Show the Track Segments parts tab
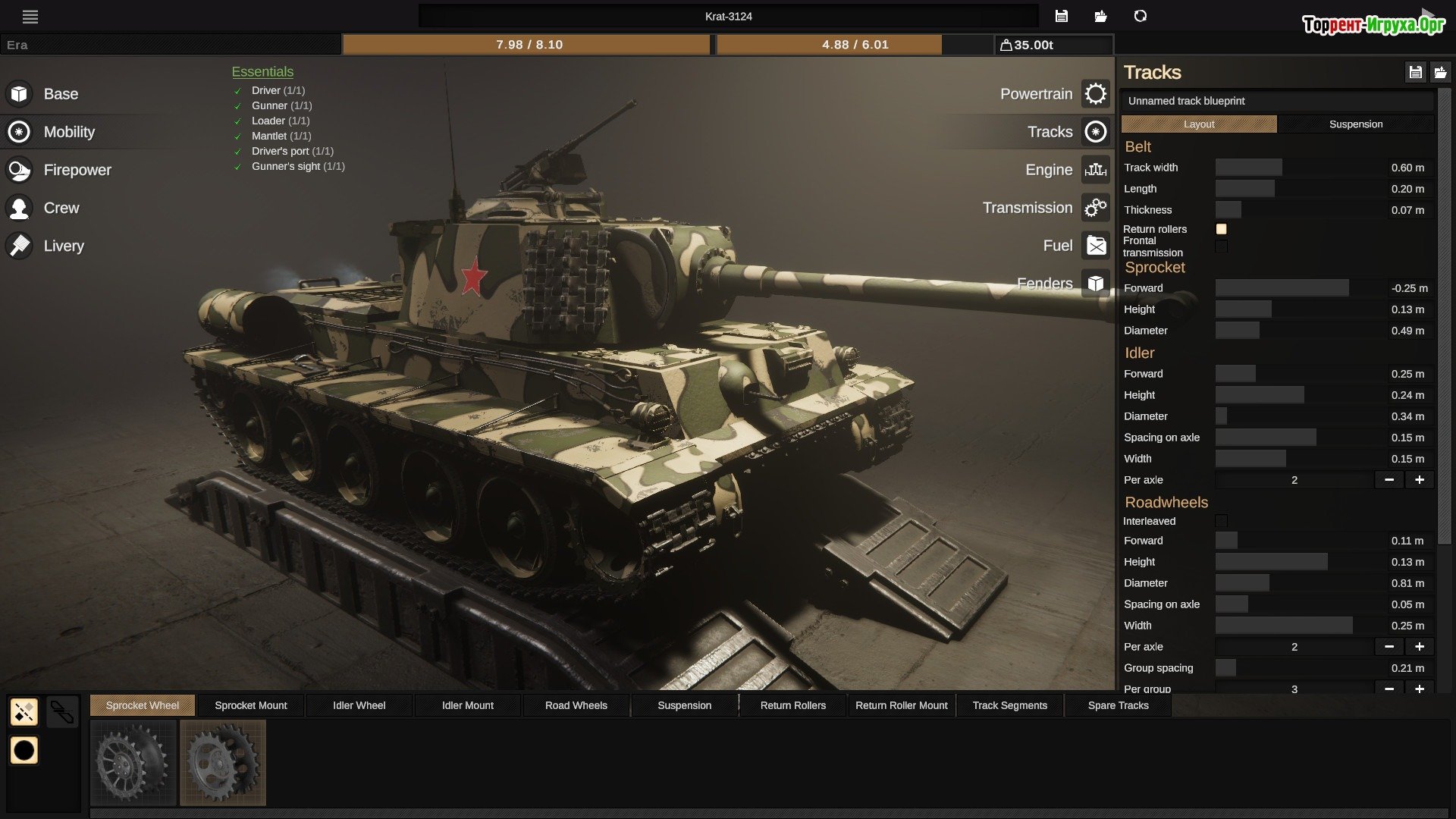 pyautogui.click(x=1009, y=705)
